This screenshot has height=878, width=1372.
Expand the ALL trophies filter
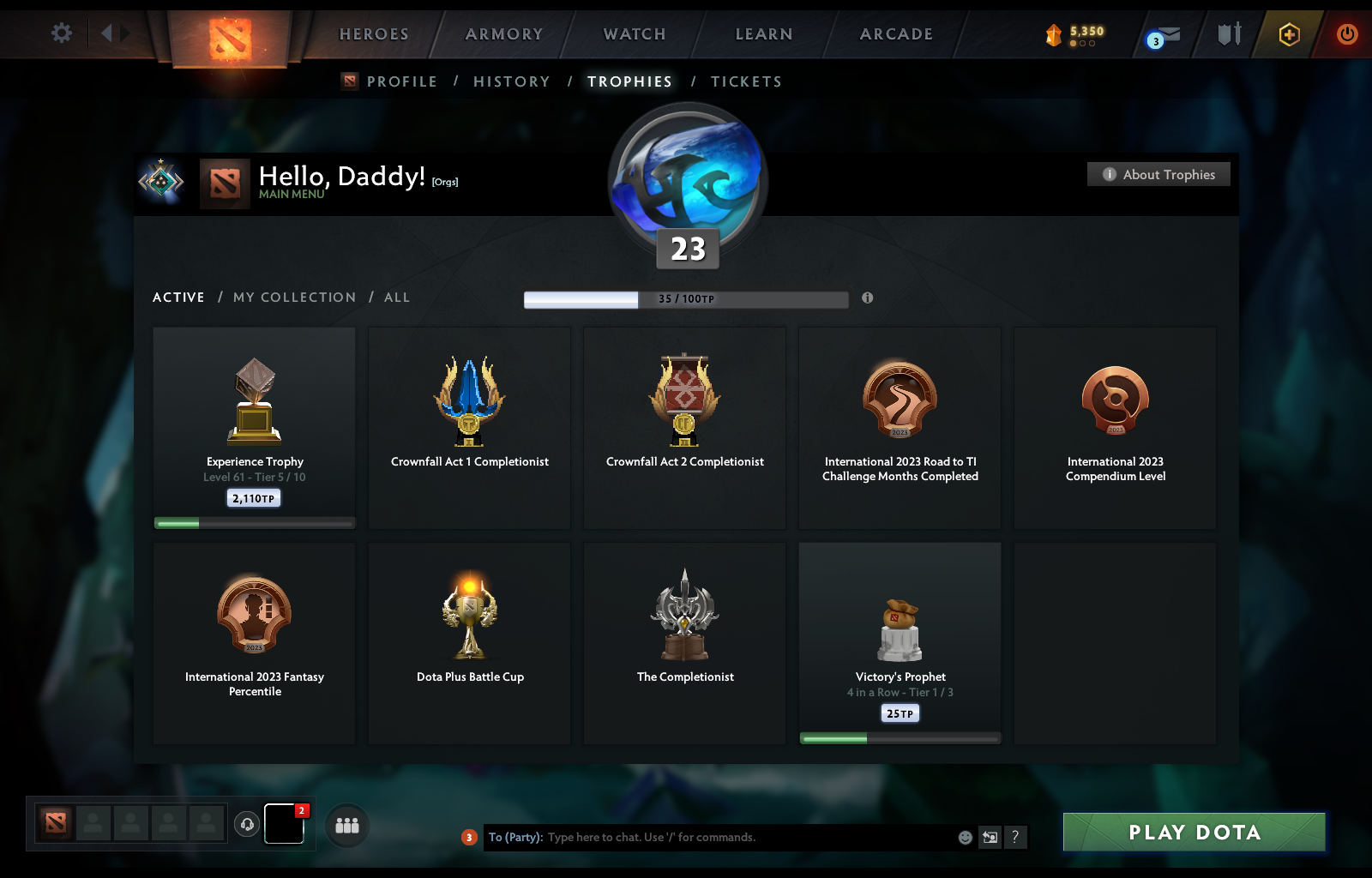[397, 298]
